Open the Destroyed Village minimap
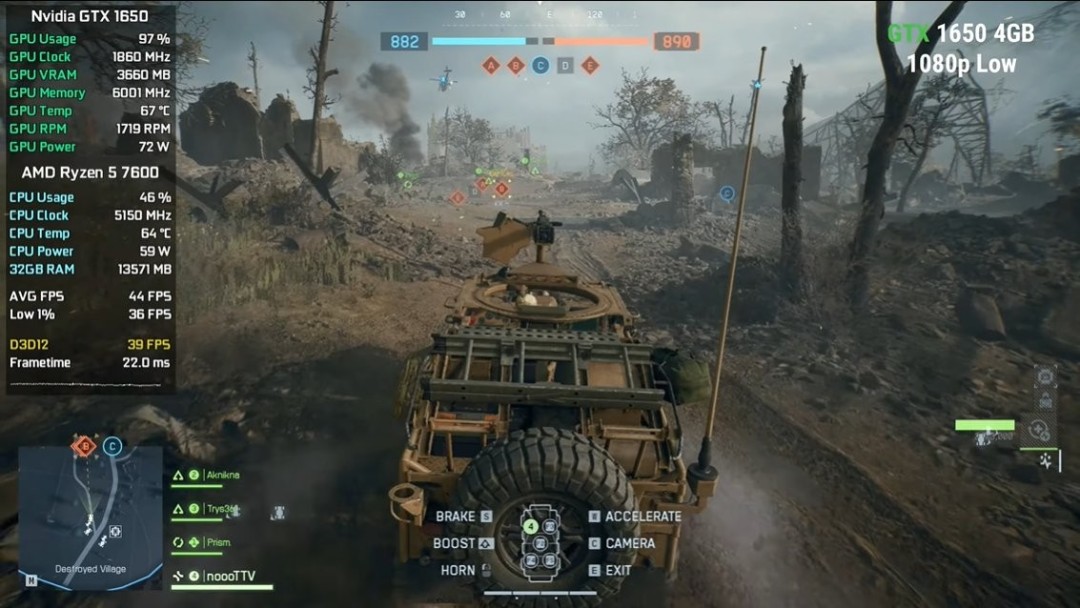Screen dimensions: 1080x608 pos(90,517)
